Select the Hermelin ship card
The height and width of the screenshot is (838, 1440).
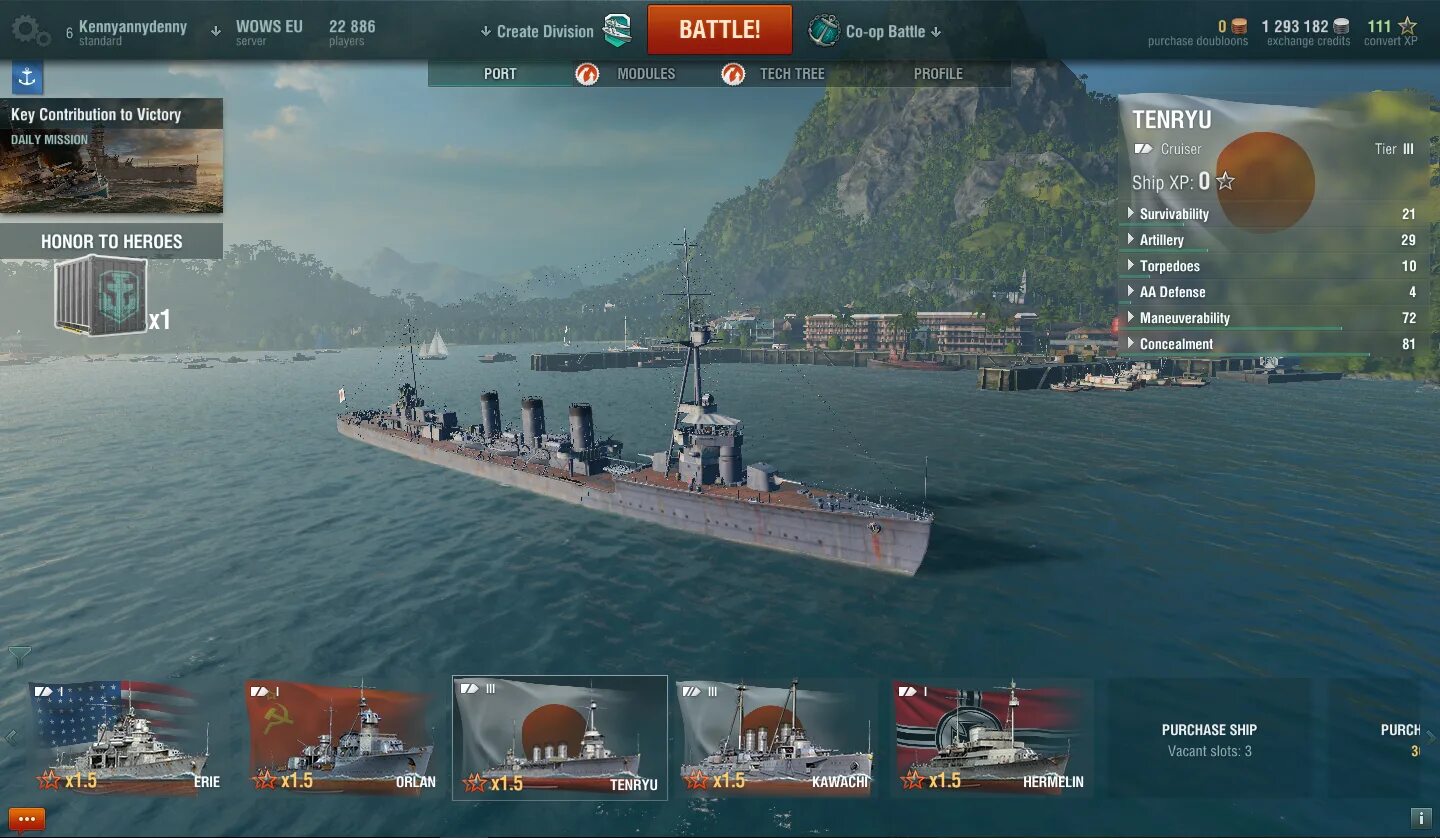(990, 738)
